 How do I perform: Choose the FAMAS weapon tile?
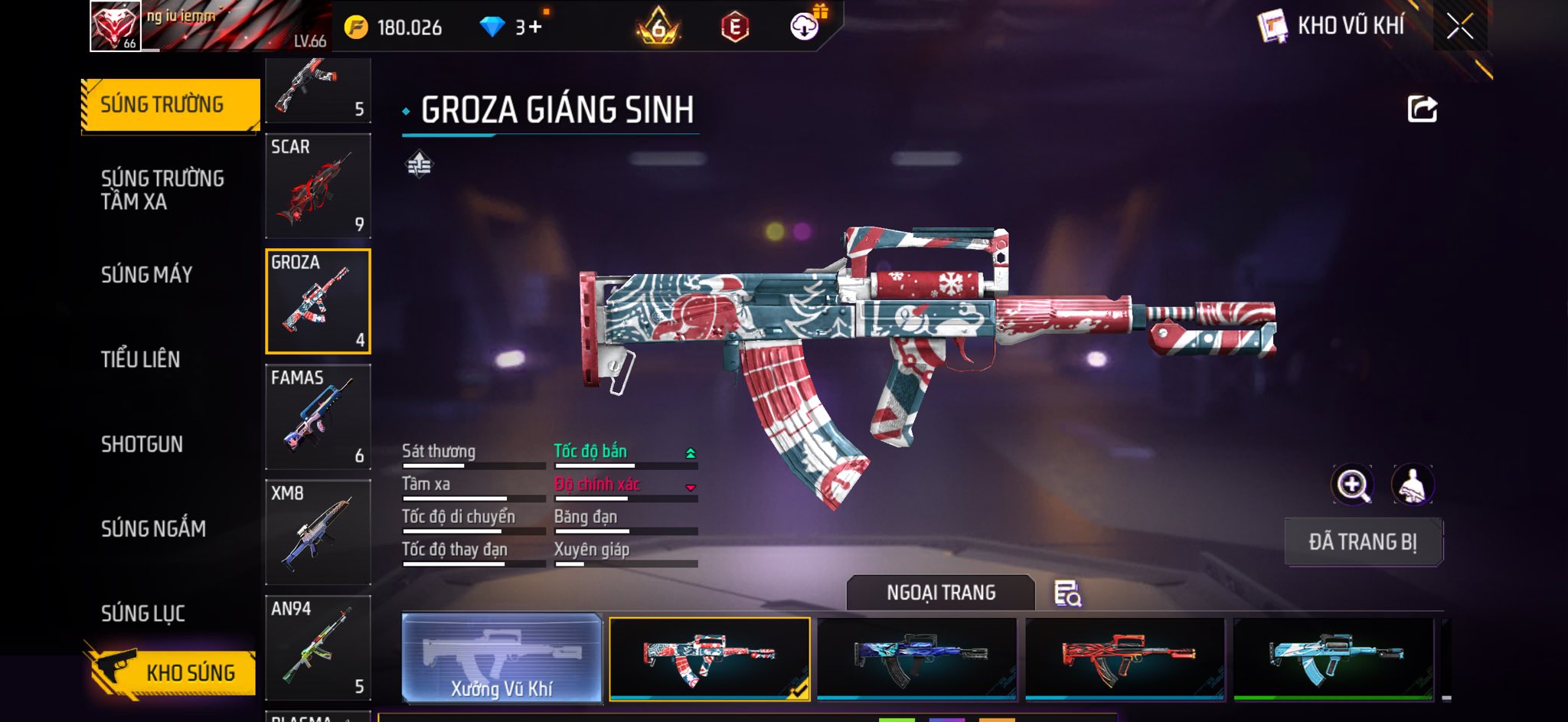318,417
